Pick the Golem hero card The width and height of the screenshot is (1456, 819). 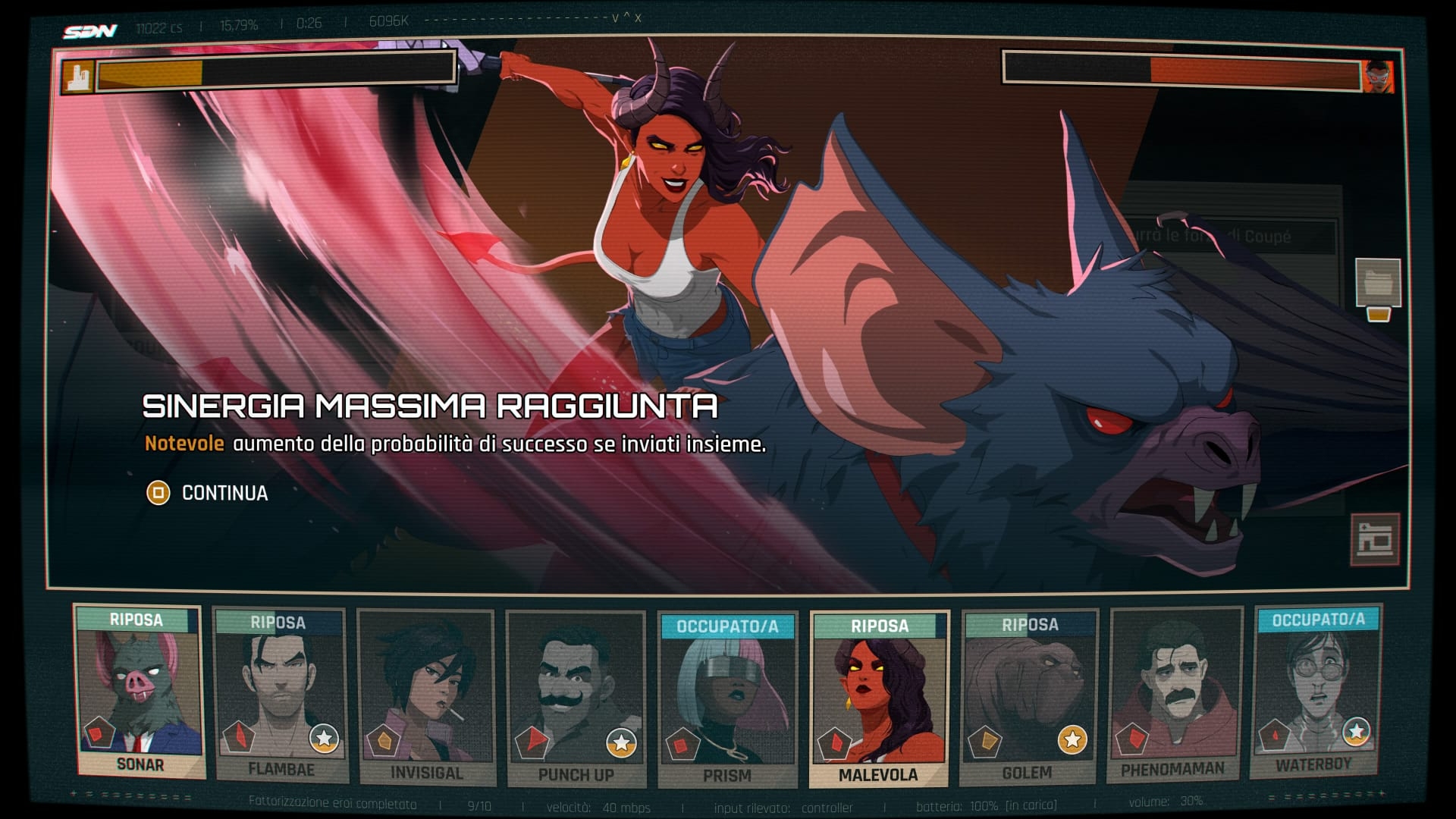1028,698
